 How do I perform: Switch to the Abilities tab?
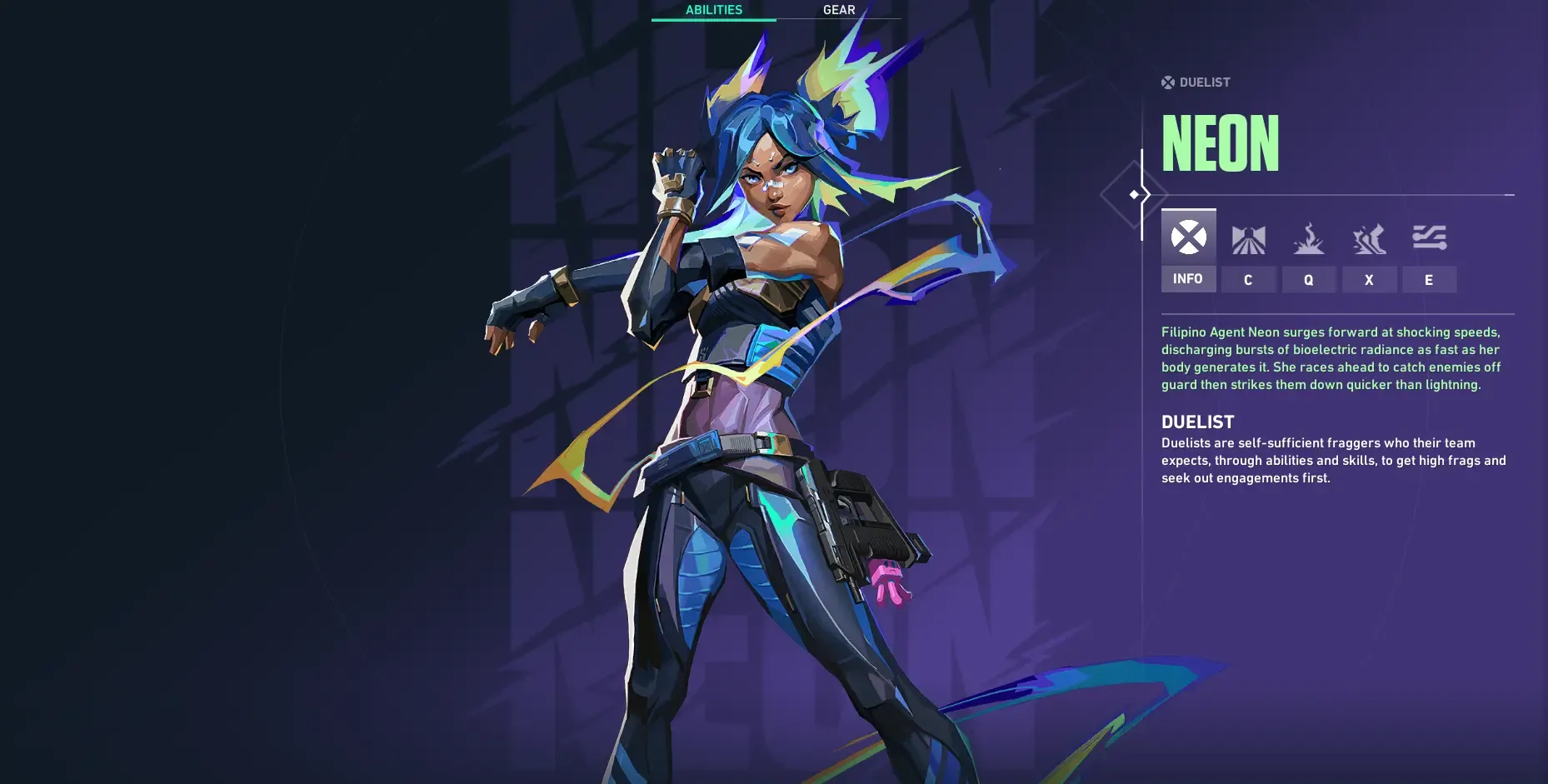point(713,10)
